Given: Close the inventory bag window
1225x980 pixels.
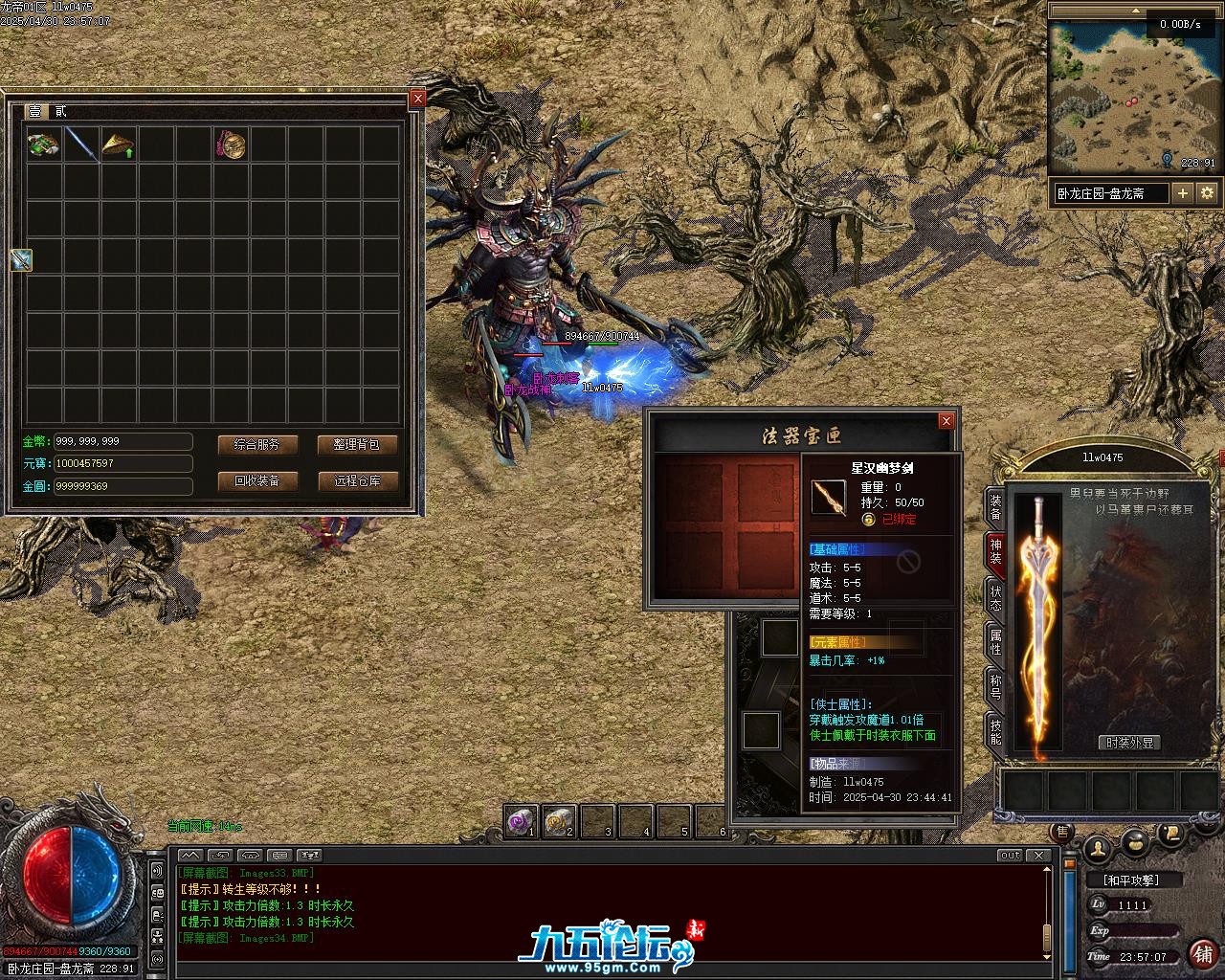Looking at the screenshot, I should coord(417,99).
